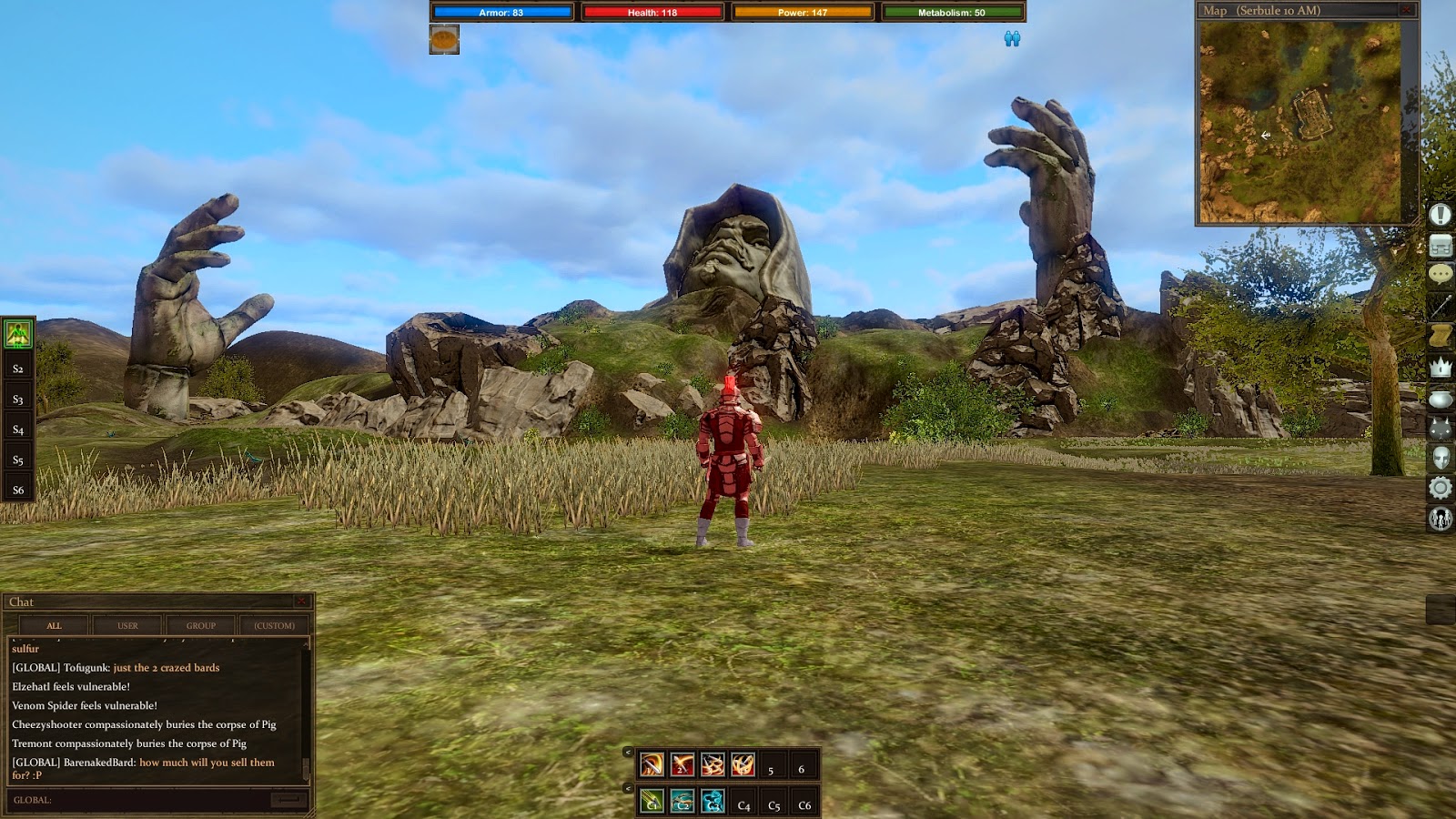This screenshot has height=819, width=1456.
Task: Activate the sword slash ability in slot 1
Action: coord(652,764)
